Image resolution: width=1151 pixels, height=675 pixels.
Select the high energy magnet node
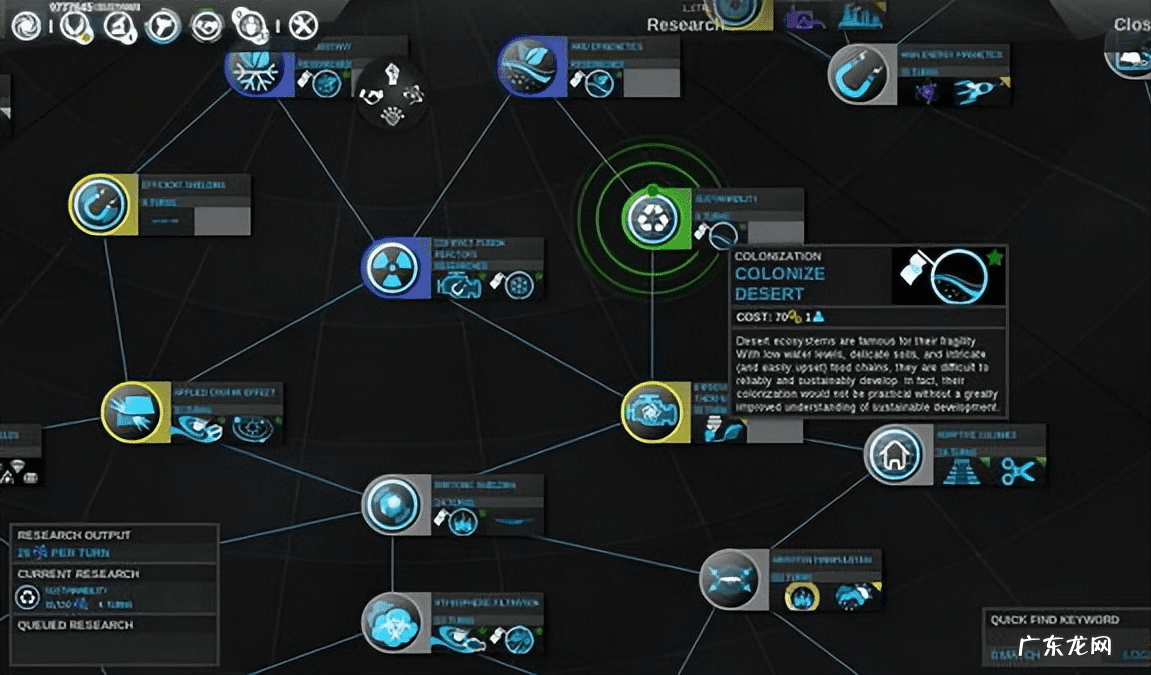[859, 73]
